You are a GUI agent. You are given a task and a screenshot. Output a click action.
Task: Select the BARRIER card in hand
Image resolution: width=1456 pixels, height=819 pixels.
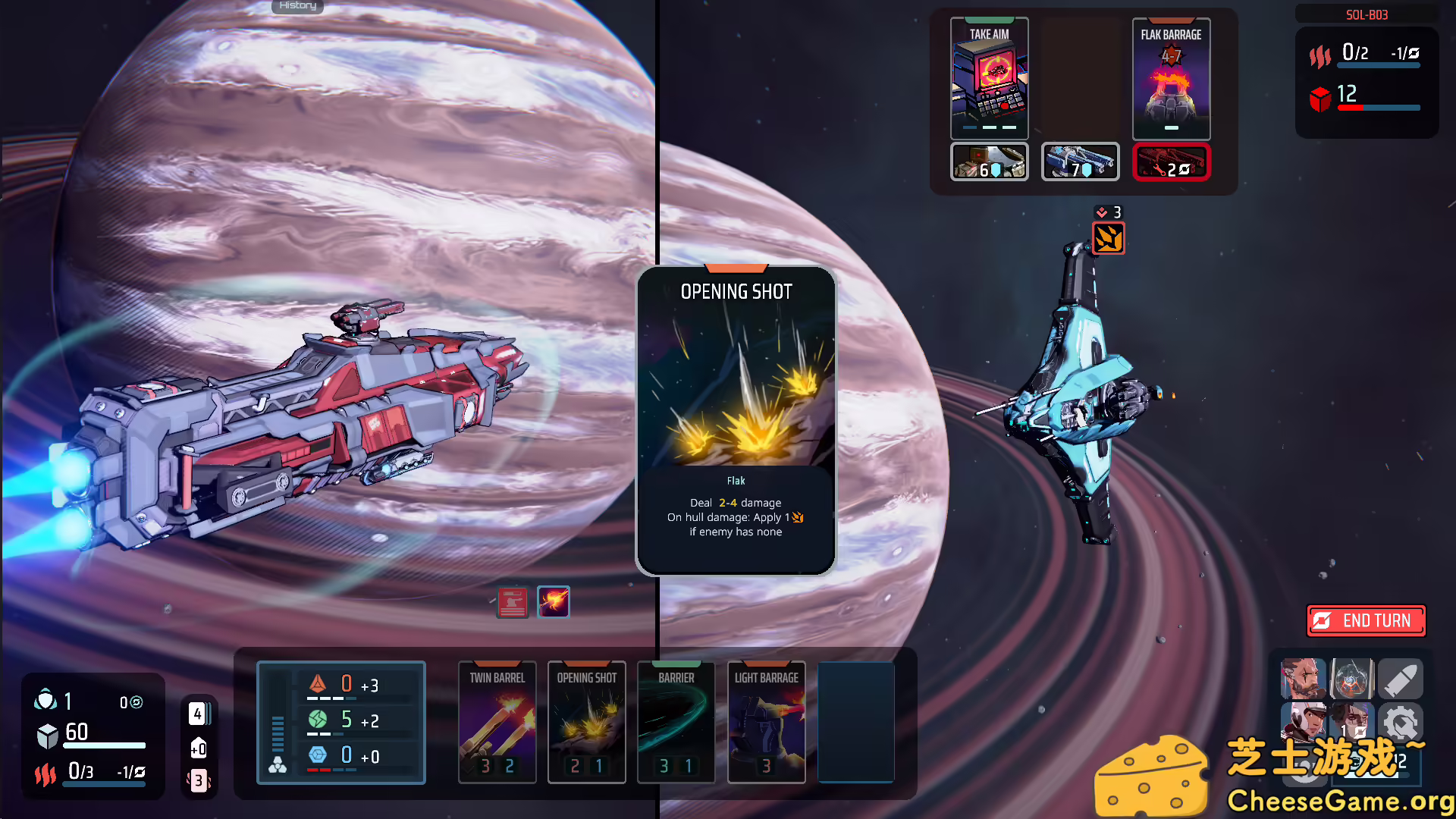(676, 722)
